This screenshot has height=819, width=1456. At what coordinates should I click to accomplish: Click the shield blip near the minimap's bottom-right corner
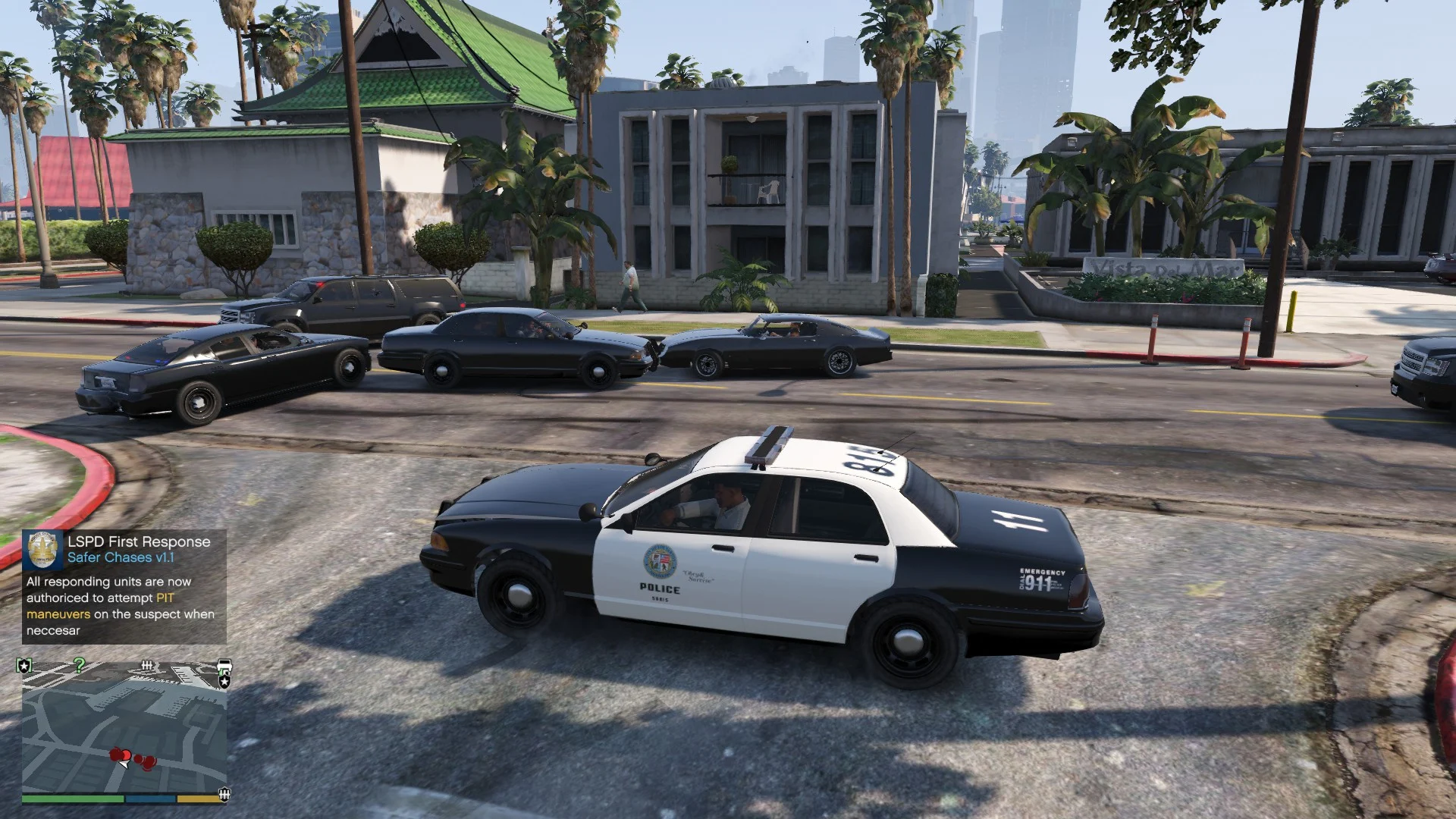224,793
